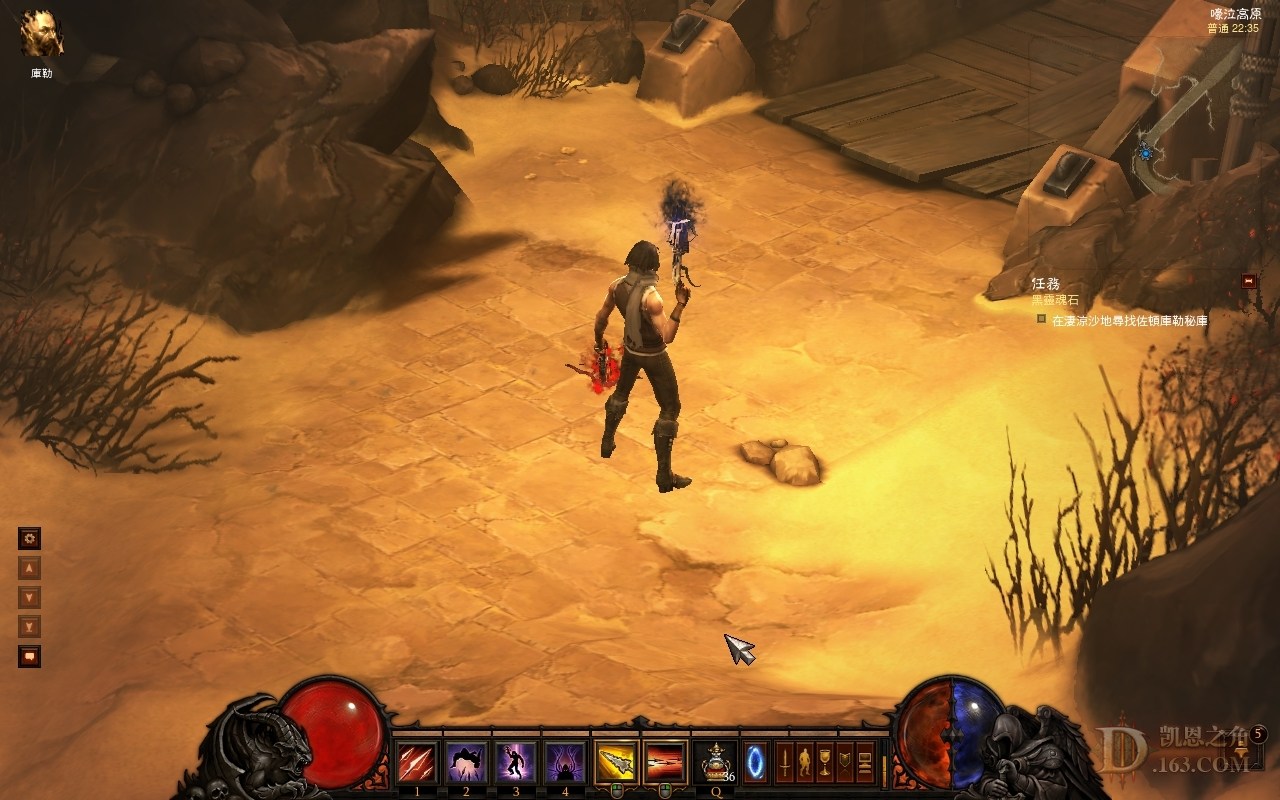Screen dimensions: 1280x800
Task: Collapse the quest tracker with the red button
Action: click(1248, 281)
